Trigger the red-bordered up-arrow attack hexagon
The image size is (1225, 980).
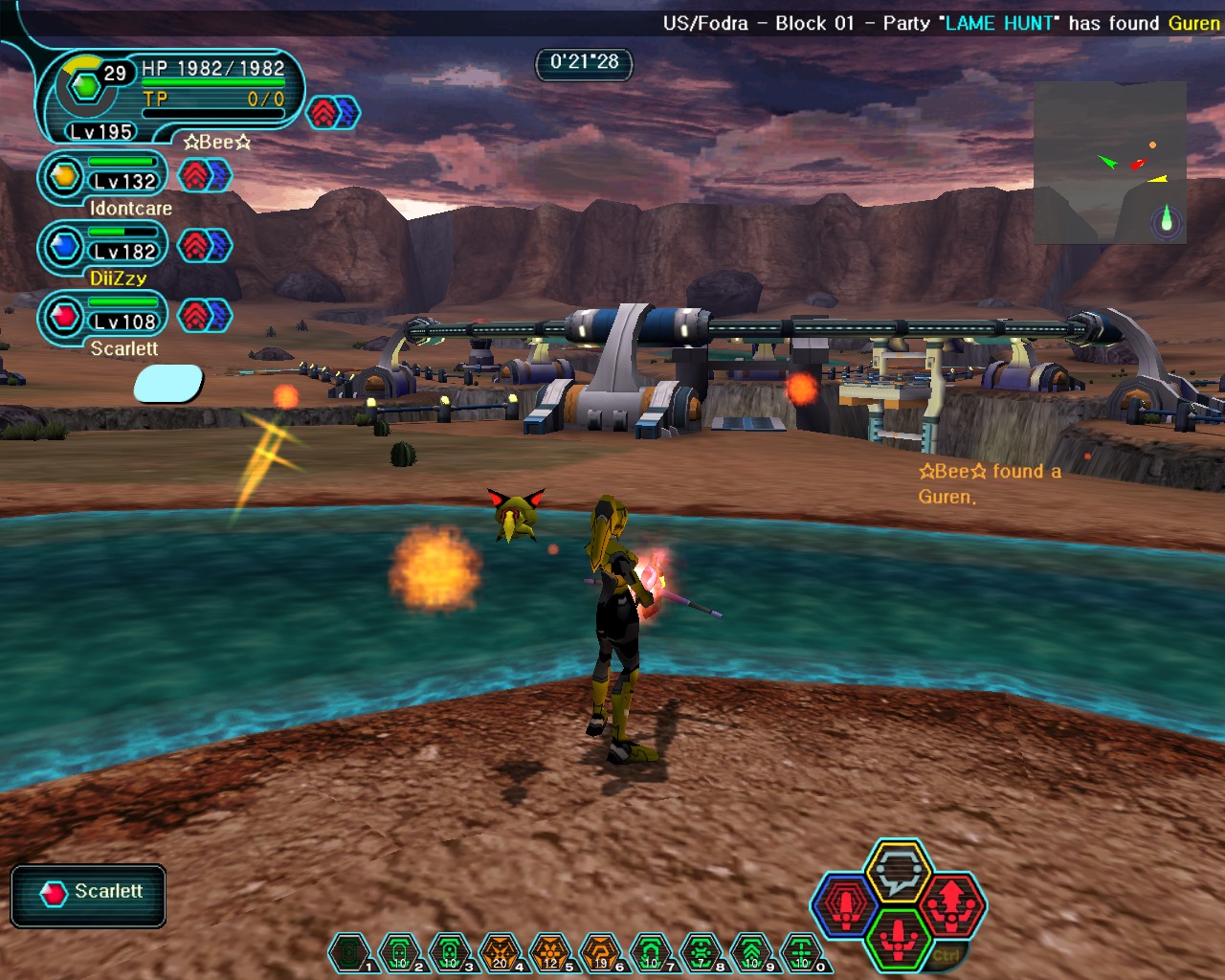pos(950,902)
